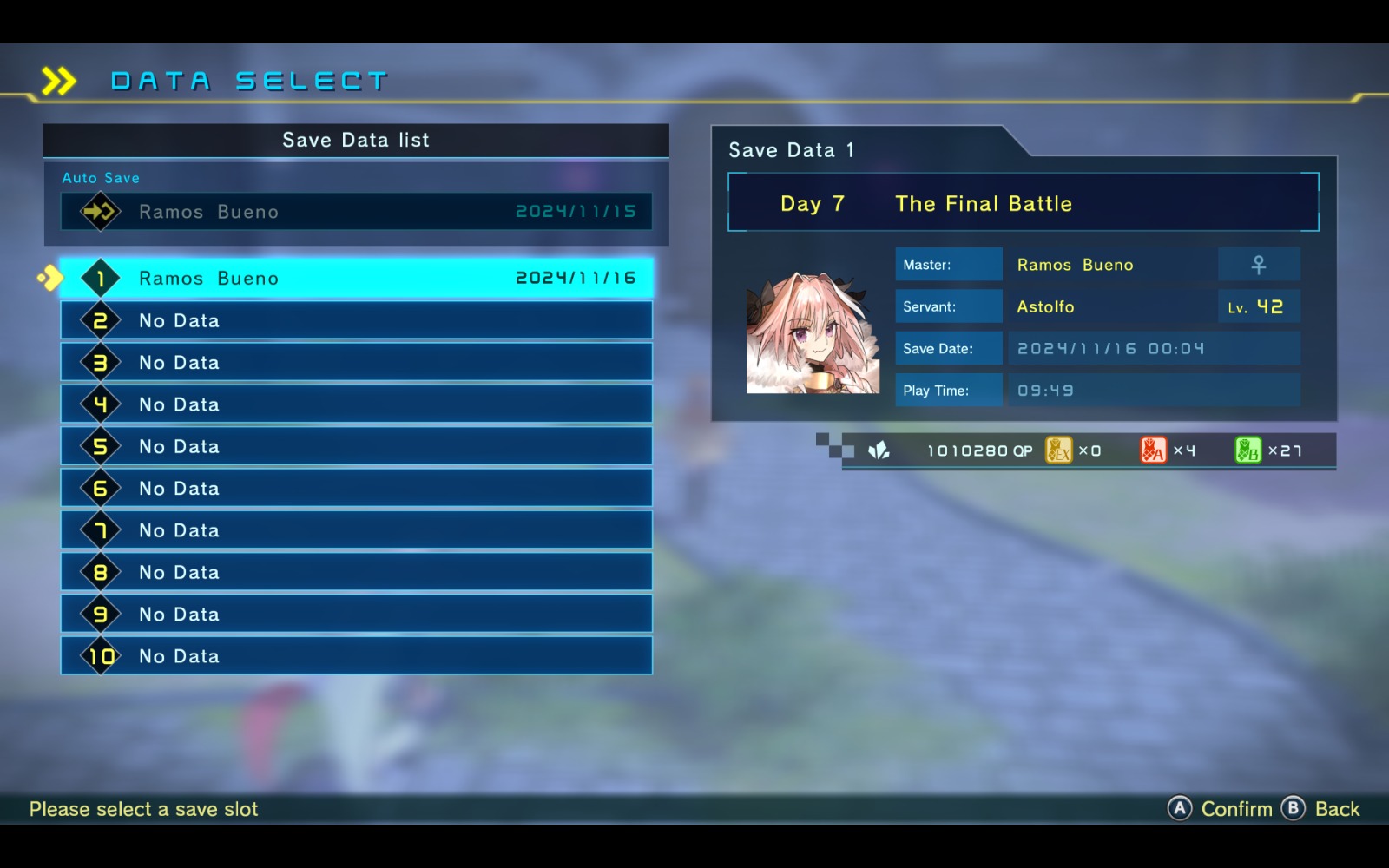Screen dimensions: 1389x868
Task: Pick the No Data slot numbered 3
Action: (356, 362)
